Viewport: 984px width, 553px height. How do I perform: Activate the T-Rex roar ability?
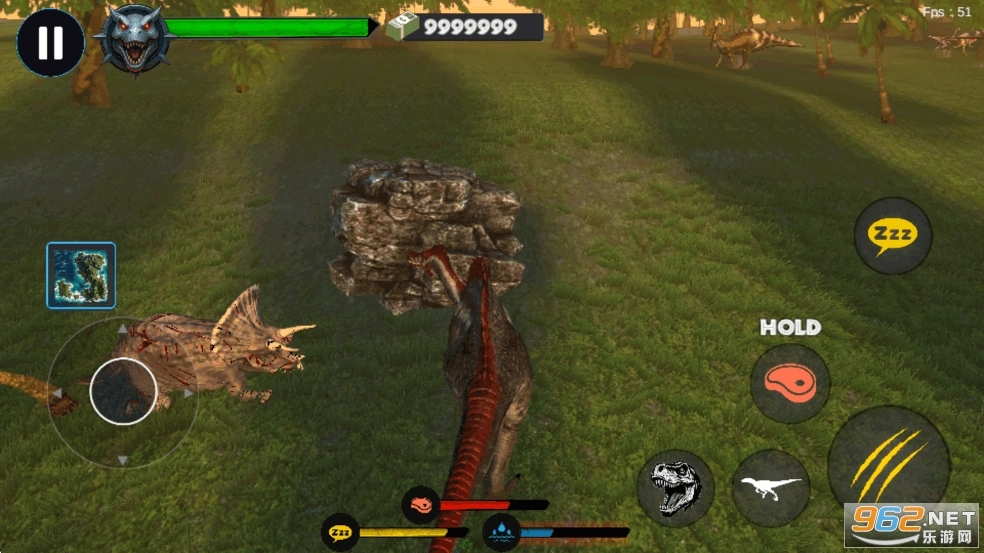[675, 487]
